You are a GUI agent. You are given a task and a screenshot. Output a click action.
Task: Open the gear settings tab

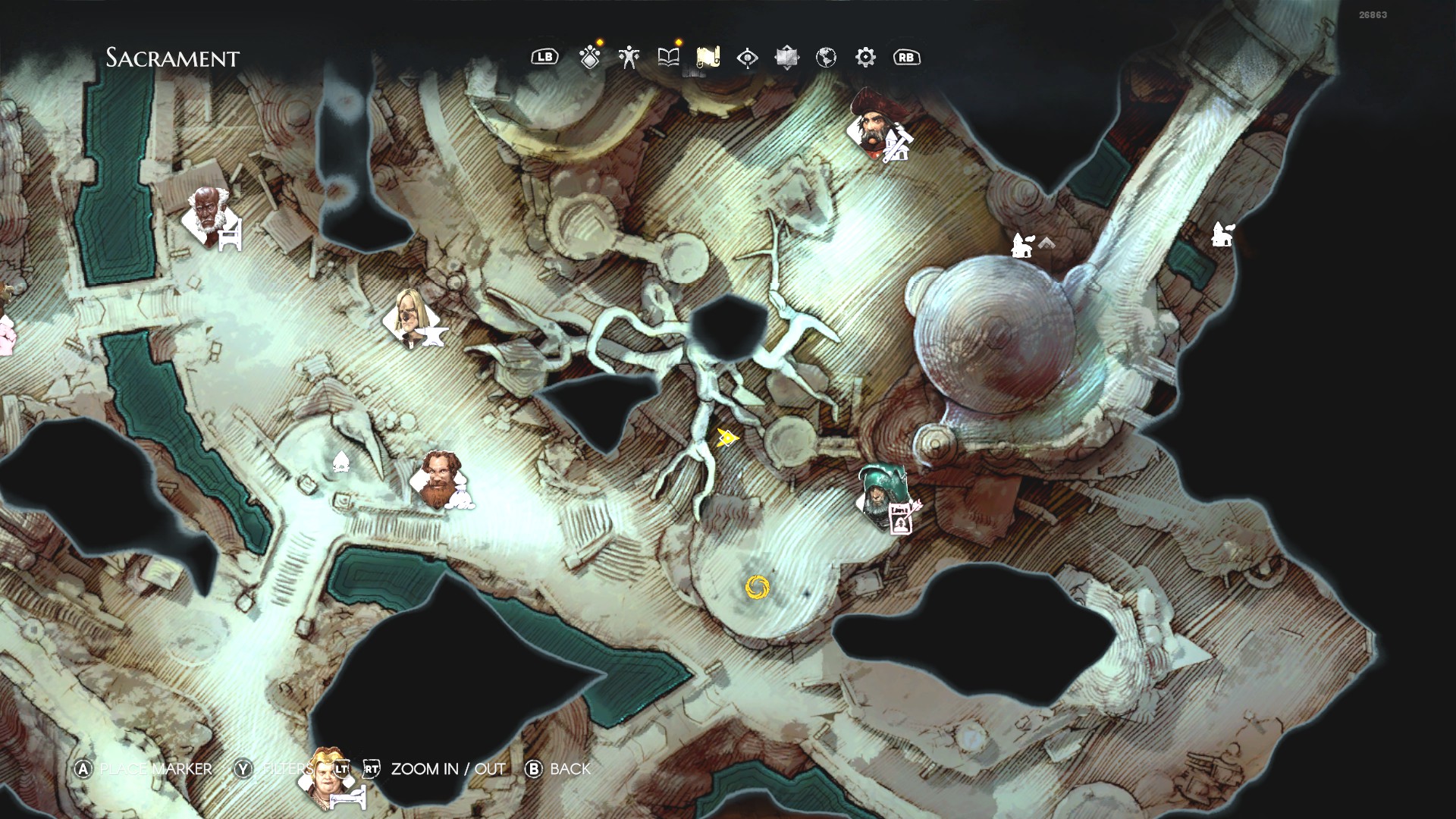pos(865,58)
